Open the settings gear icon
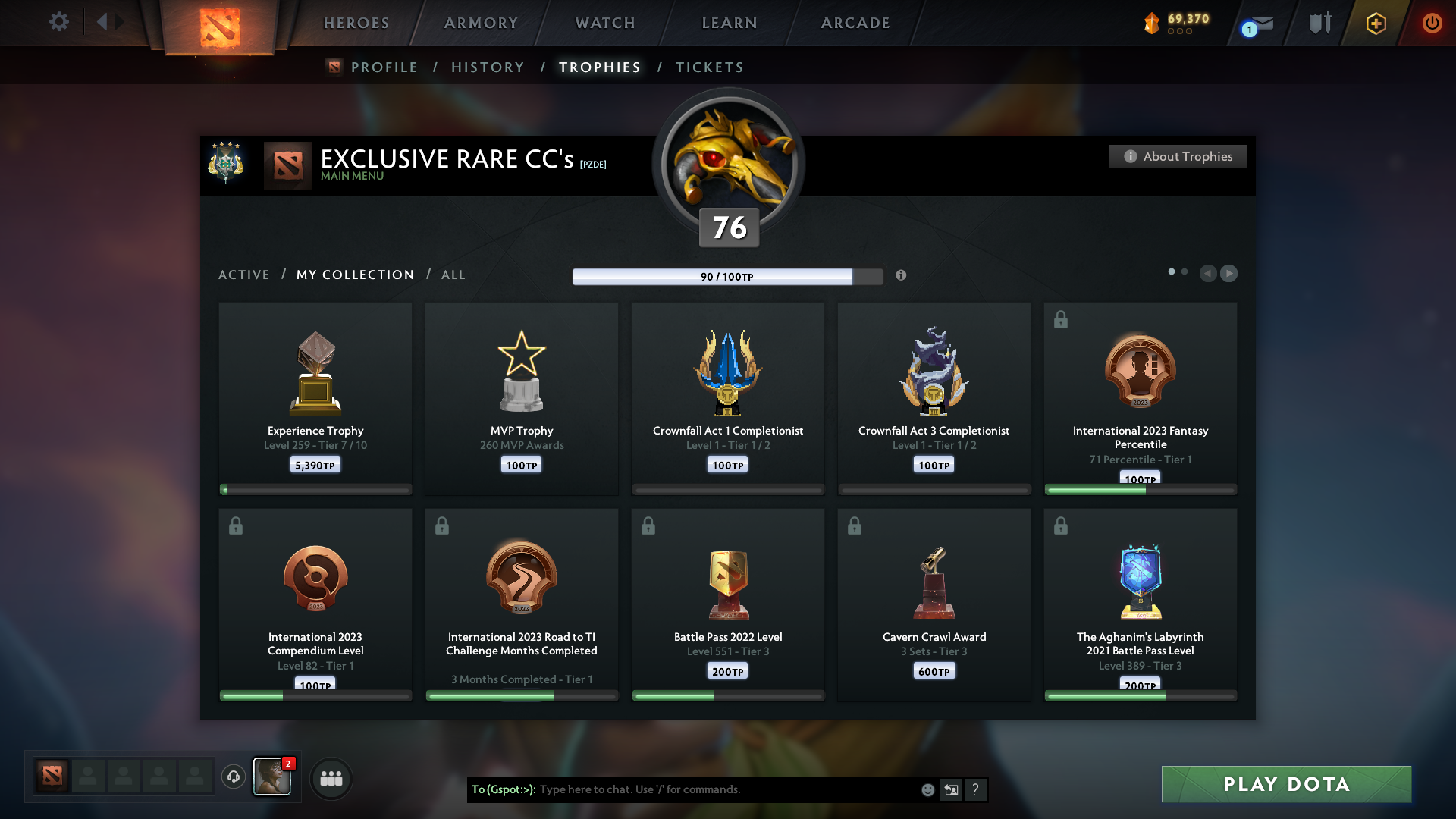 point(59,22)
